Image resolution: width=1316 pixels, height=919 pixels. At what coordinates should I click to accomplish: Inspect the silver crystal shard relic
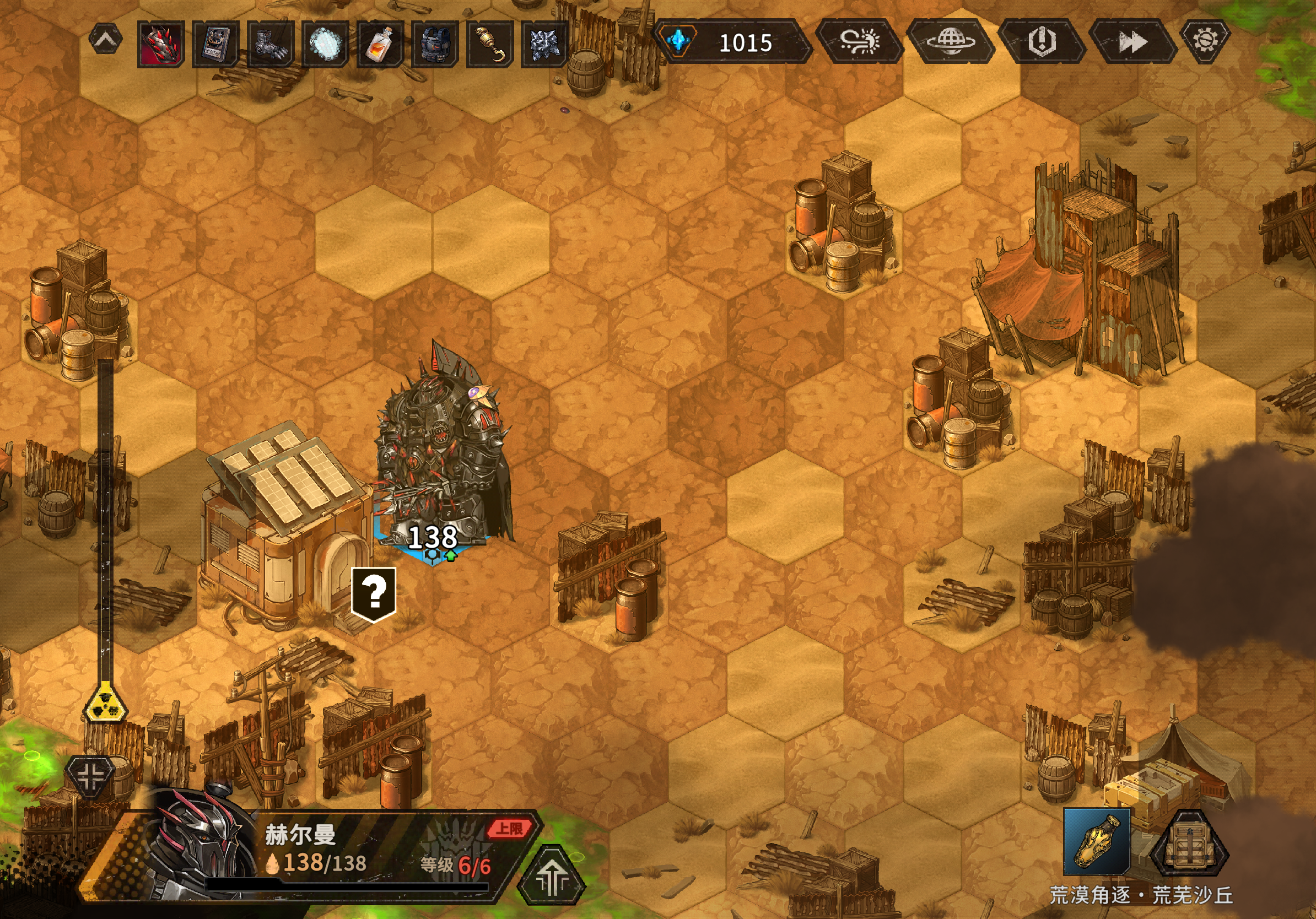coord(544,44)
